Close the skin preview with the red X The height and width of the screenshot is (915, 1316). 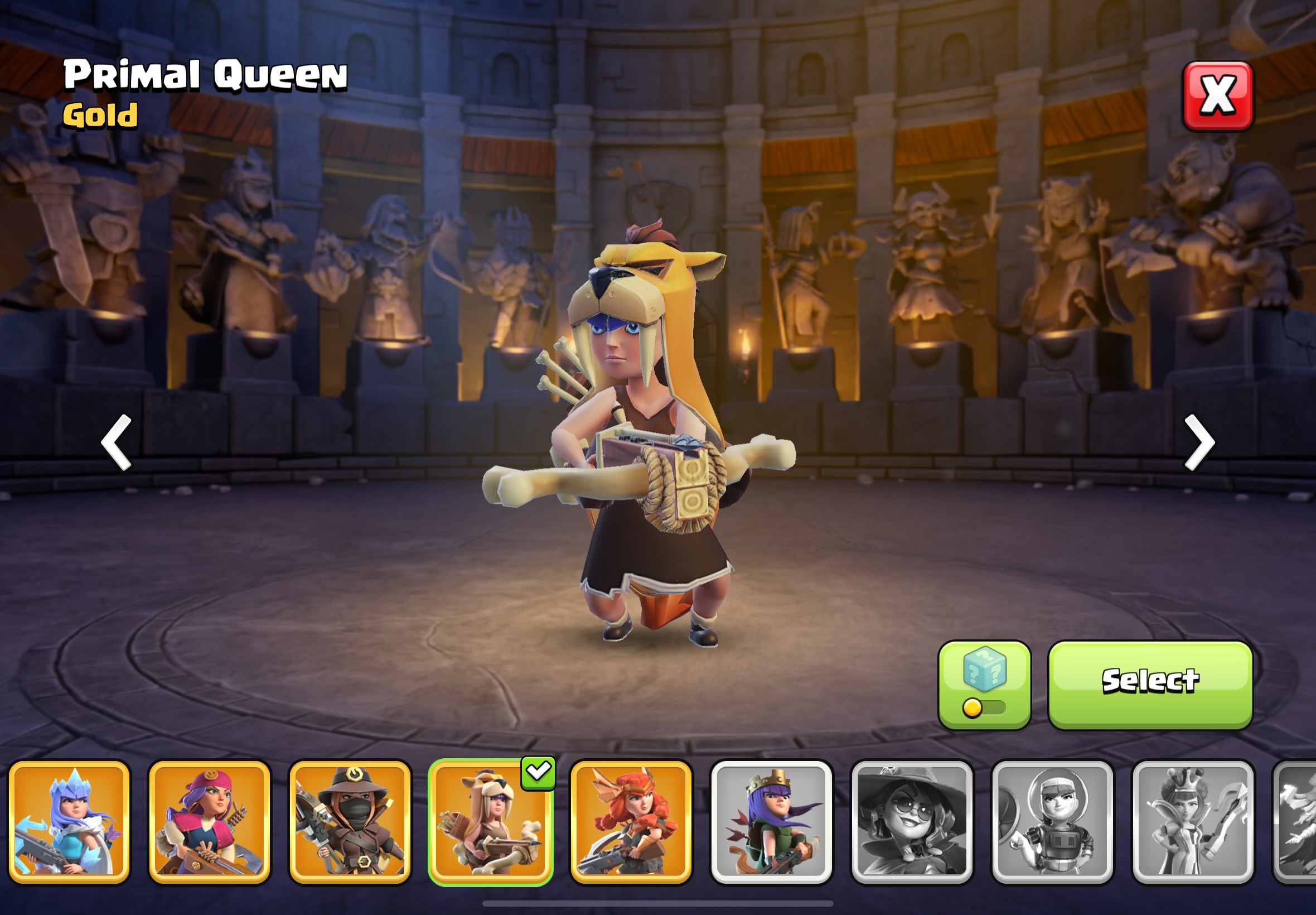click(1217, 96)
